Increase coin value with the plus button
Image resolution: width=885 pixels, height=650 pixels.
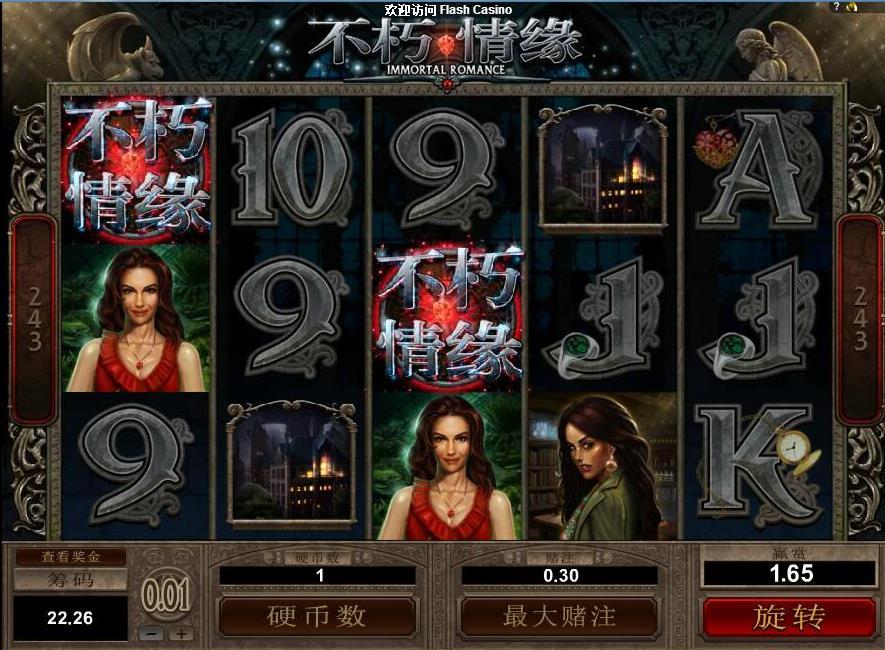[181, 633]
